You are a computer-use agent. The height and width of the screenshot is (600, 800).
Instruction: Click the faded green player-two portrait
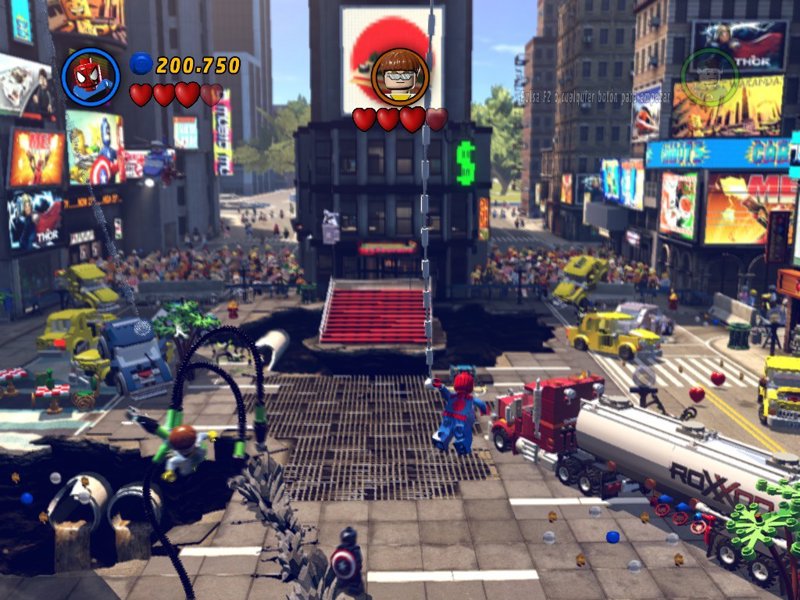(709, 75)
